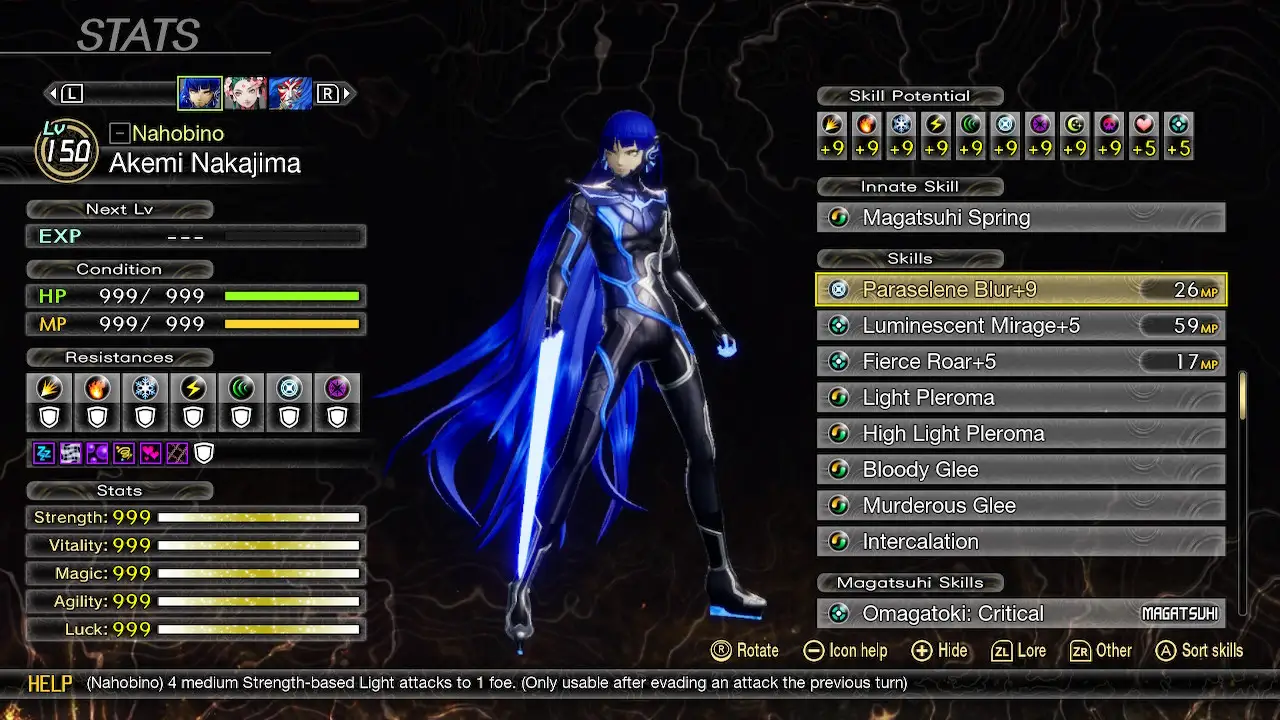Switch to the pink-haired demon portrait

click(245, 94)
